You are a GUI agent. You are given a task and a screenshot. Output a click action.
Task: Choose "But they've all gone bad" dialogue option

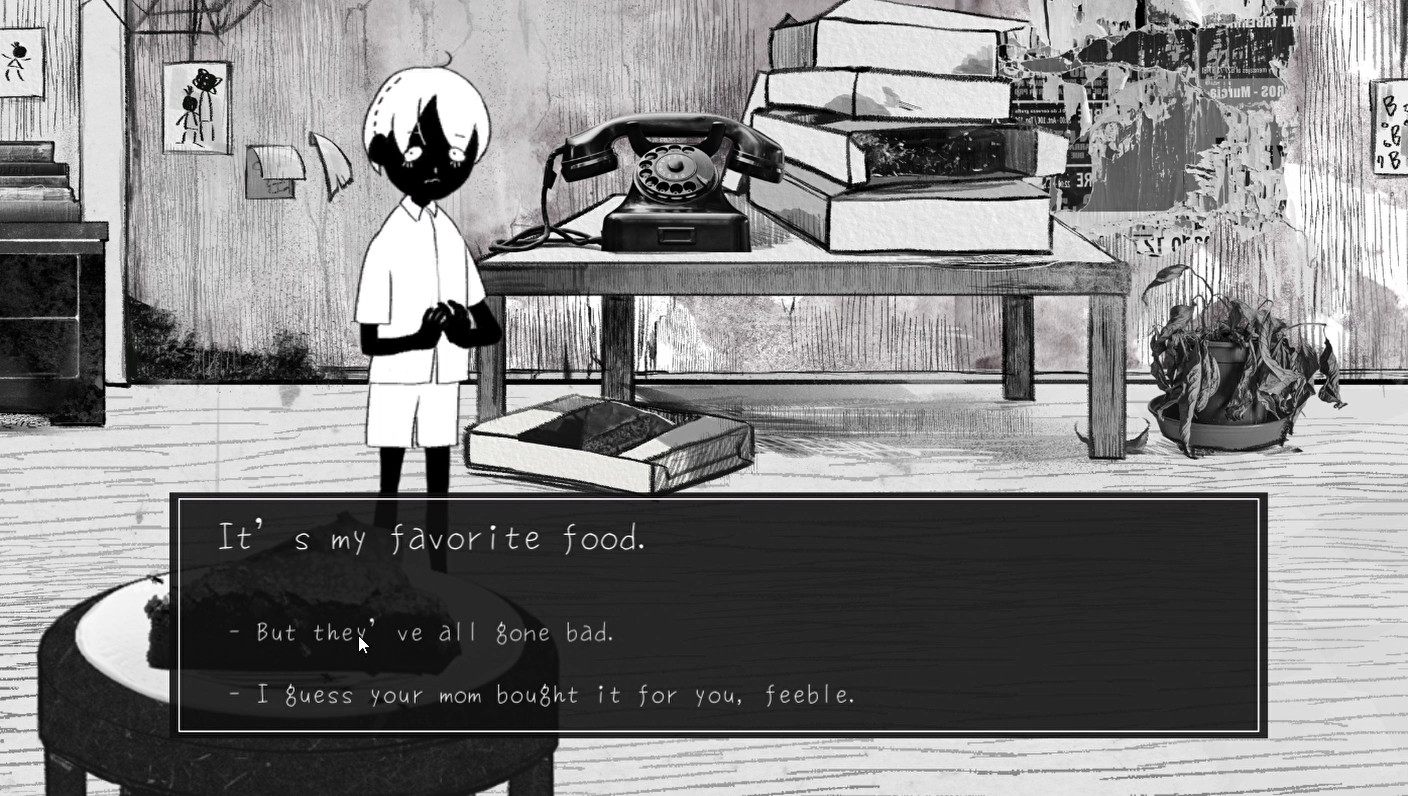click(420, 632)
